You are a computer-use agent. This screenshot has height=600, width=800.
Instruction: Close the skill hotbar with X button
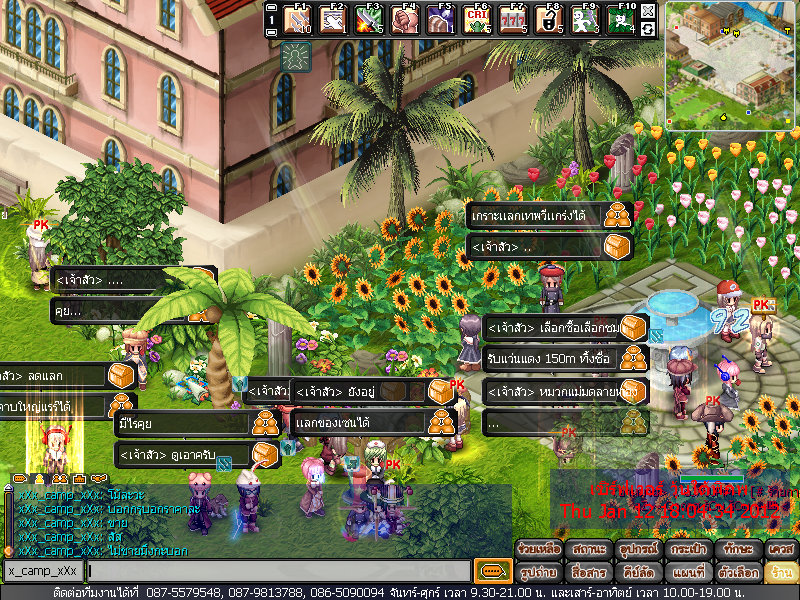click(x=648, y=11)
